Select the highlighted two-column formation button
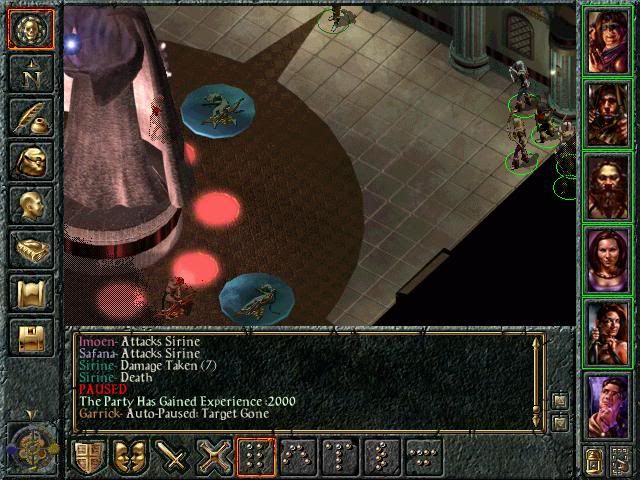This screenshot has height=480, width=640. tap(256, 458)
